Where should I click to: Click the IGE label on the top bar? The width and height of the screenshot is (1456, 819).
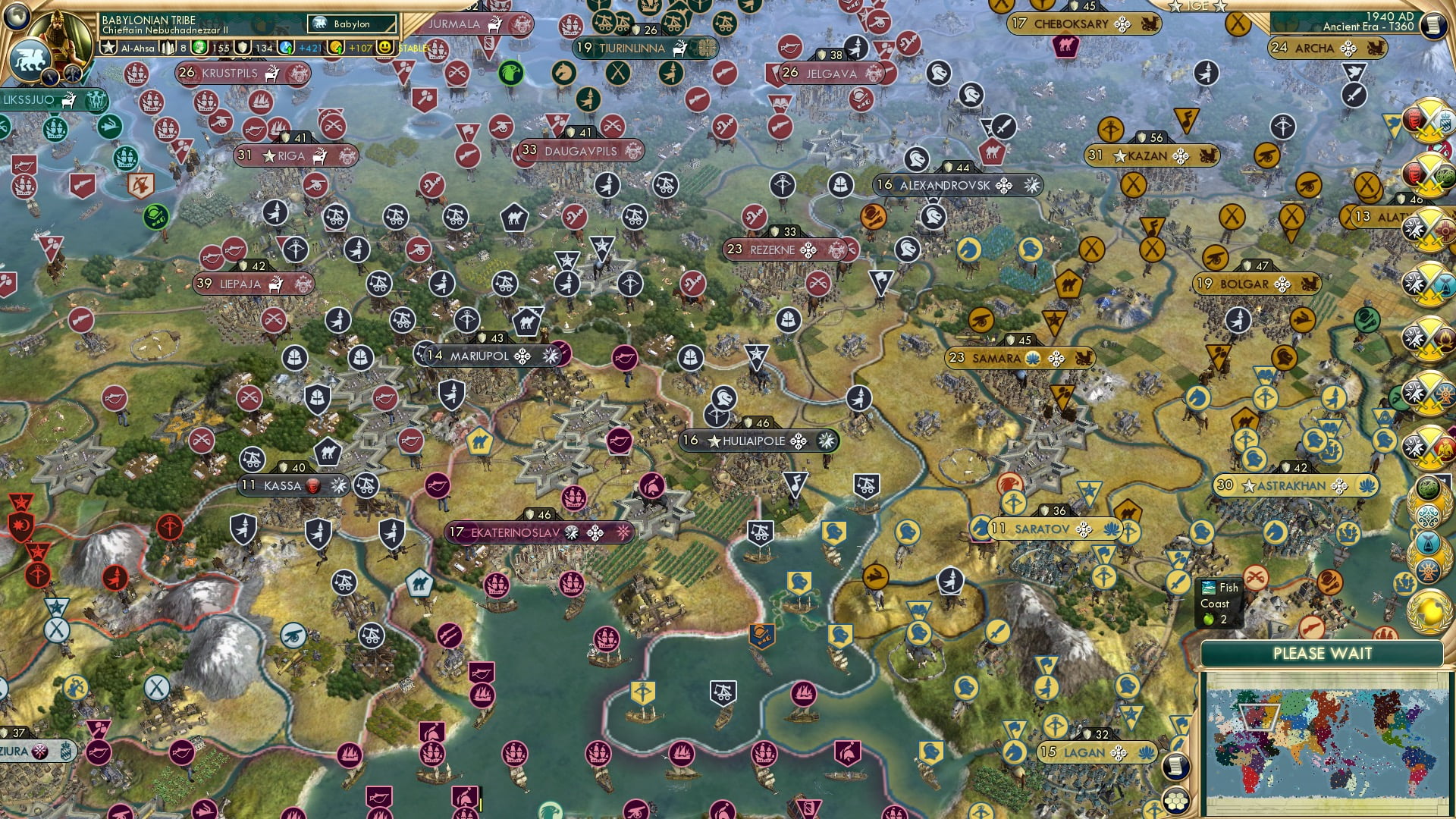coord(1197,6)
